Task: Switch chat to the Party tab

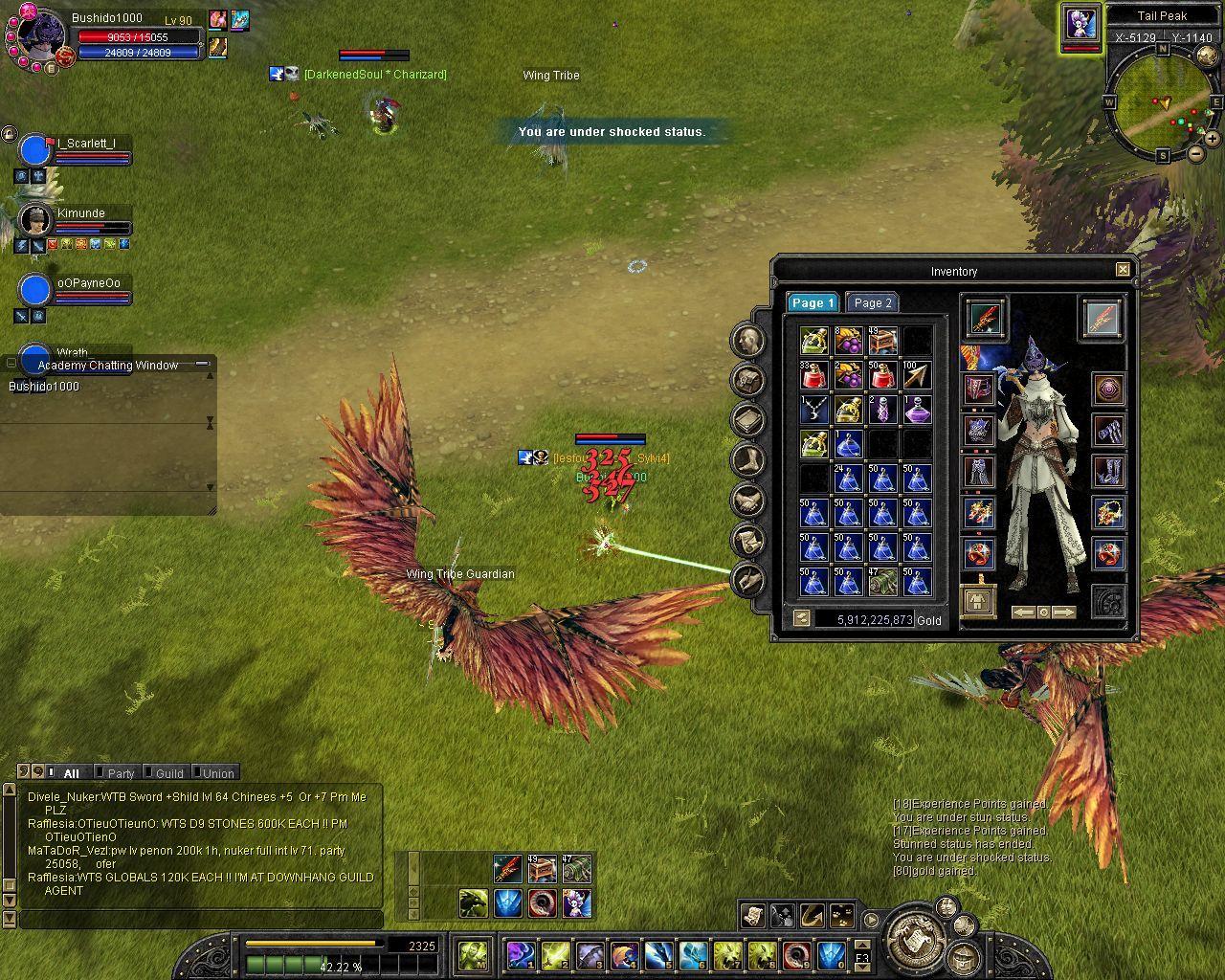Action: [x=121, y=773]
